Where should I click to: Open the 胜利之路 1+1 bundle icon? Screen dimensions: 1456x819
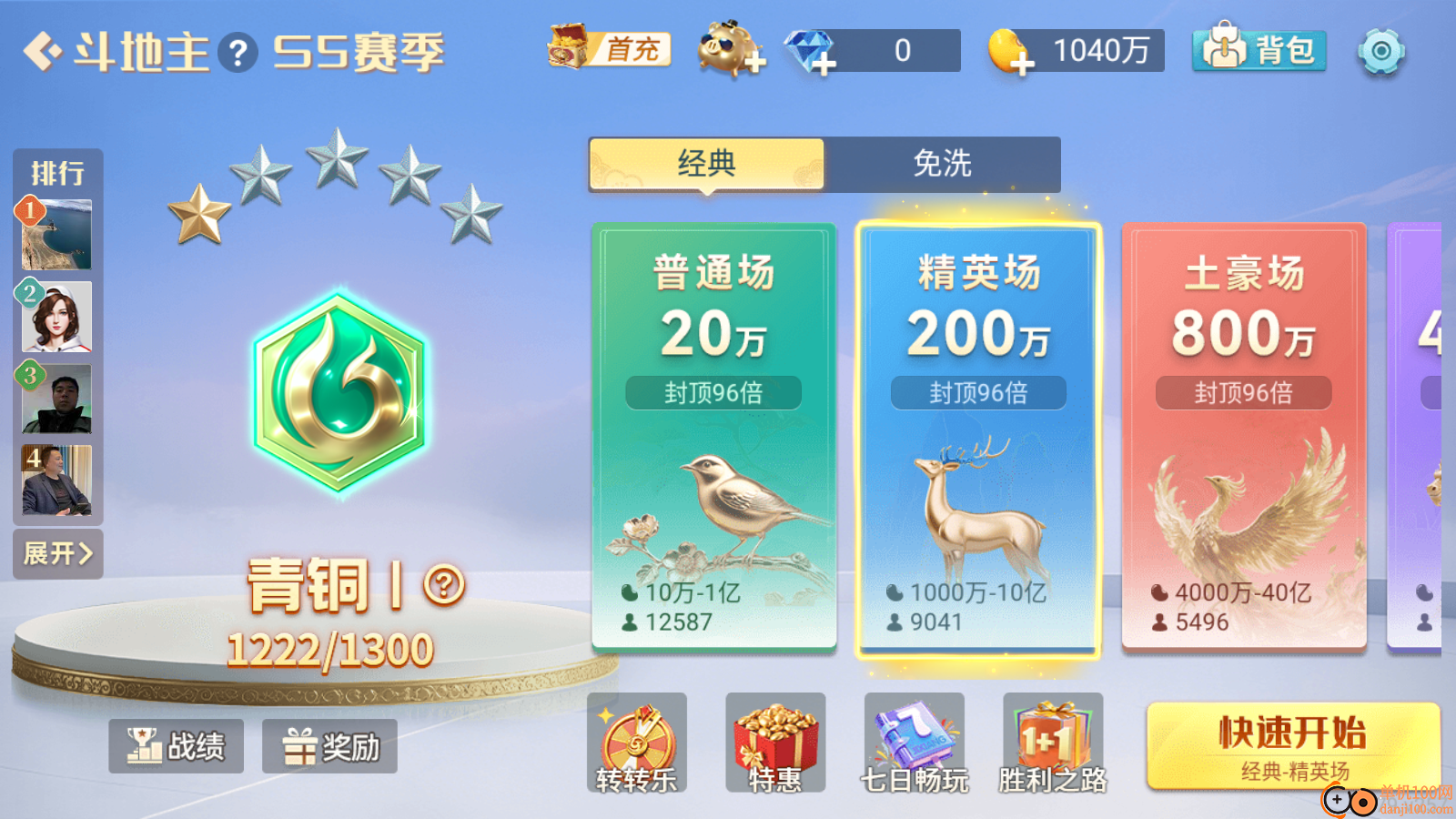1053,739
